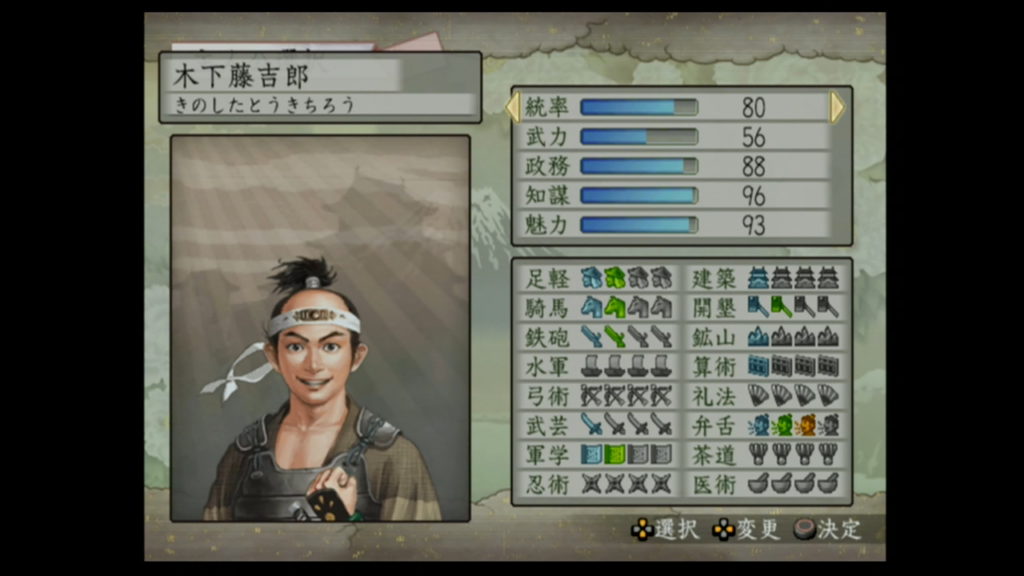Change the character portrait
This screenshot has width=1024, height=576.
click(x=320, y=328)
